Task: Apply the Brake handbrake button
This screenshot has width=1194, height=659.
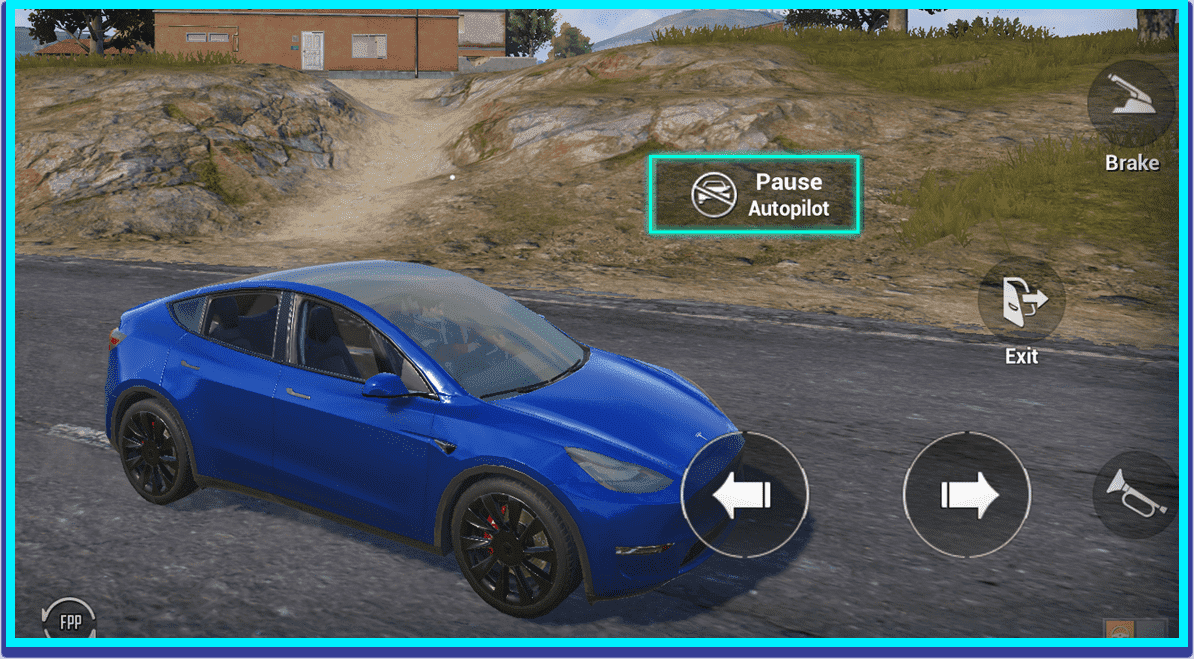Action: click(1131, 104)
